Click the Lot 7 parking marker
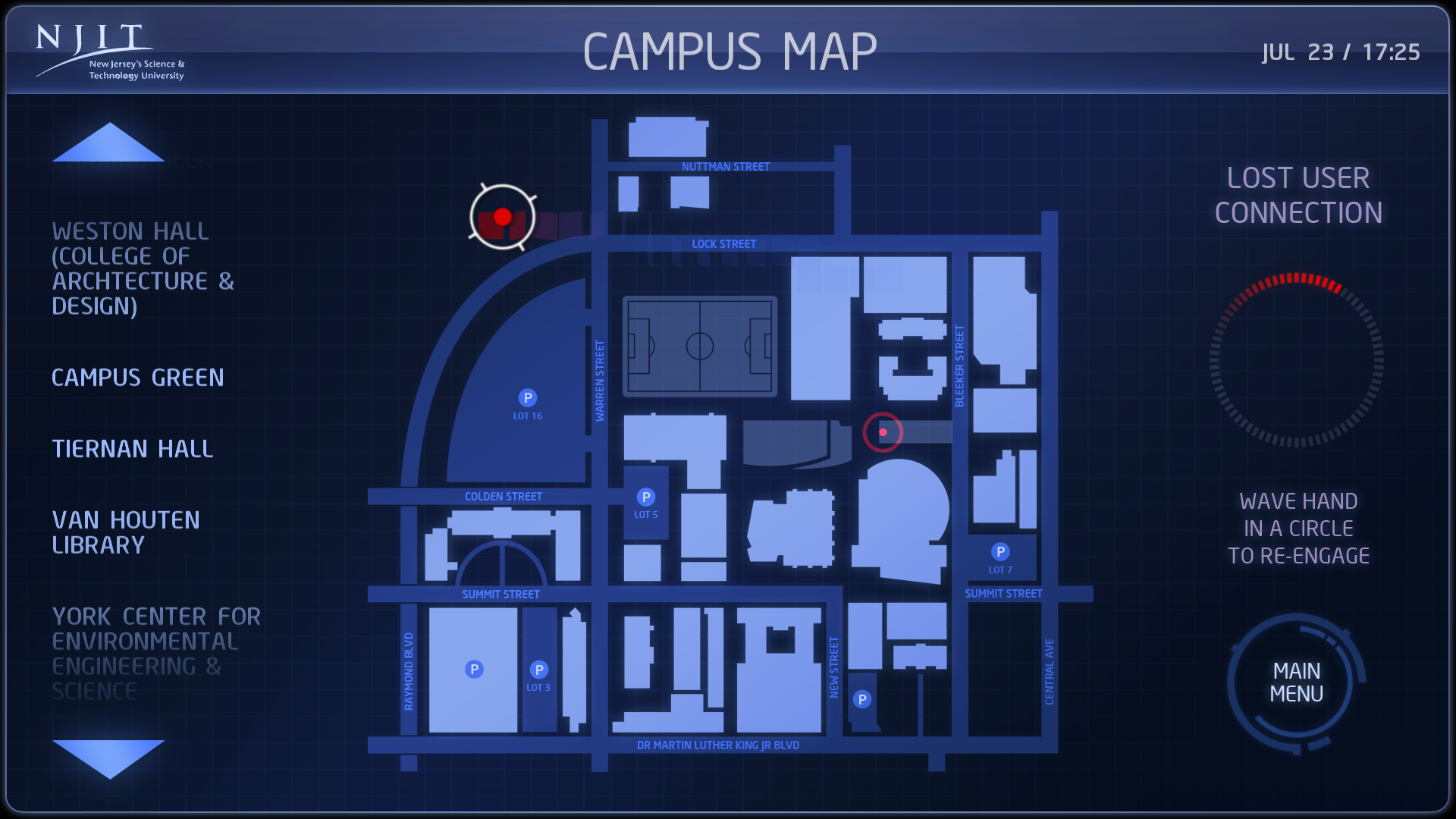The image size is (1456, 819). coord(1000,552)
